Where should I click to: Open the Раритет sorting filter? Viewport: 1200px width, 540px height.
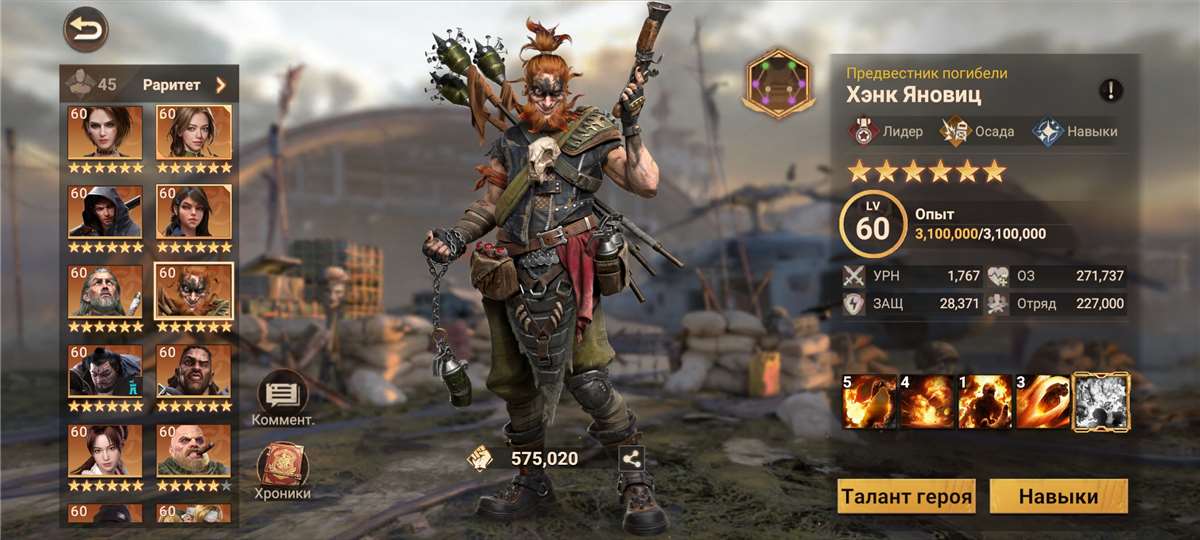184,85
